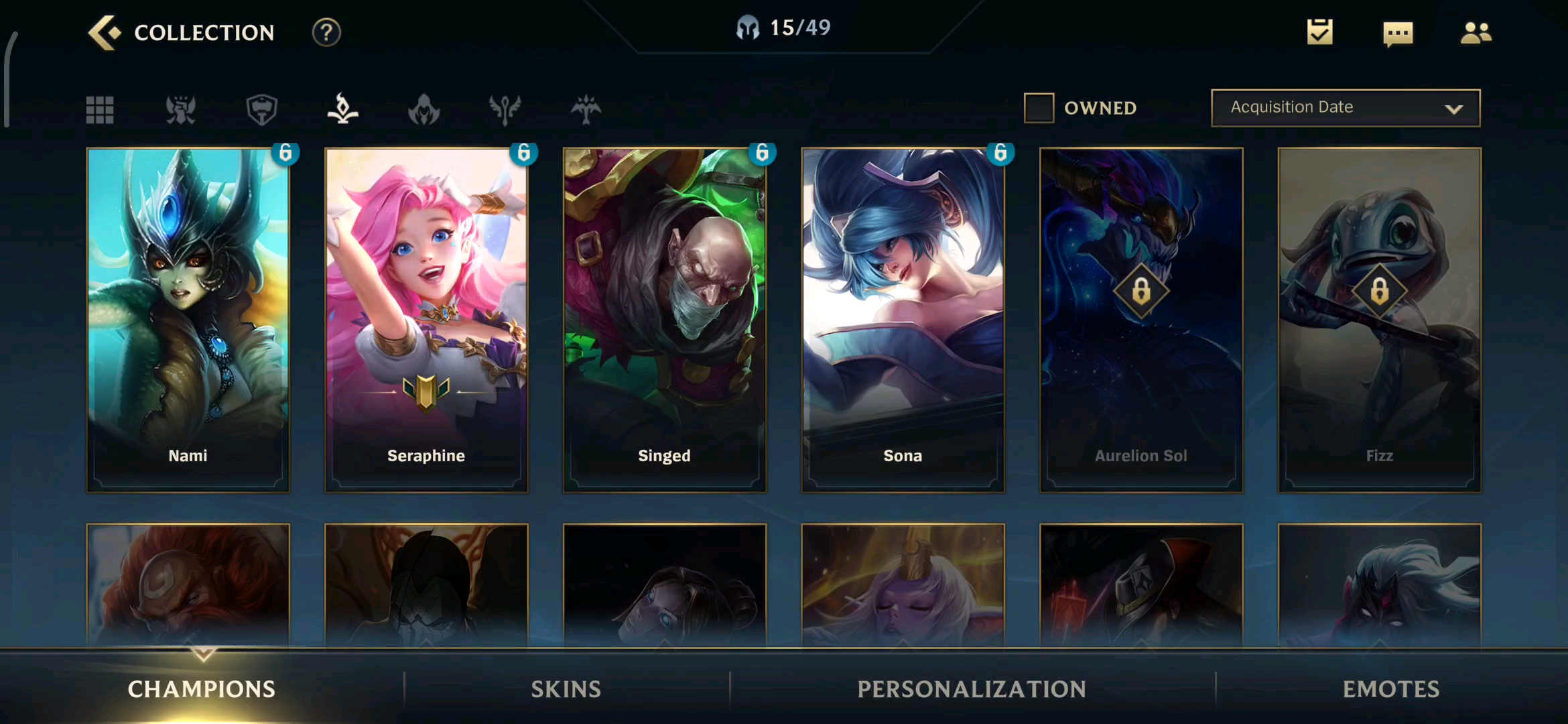
Task: Select the Nami champion card
Action: point(188,320)
